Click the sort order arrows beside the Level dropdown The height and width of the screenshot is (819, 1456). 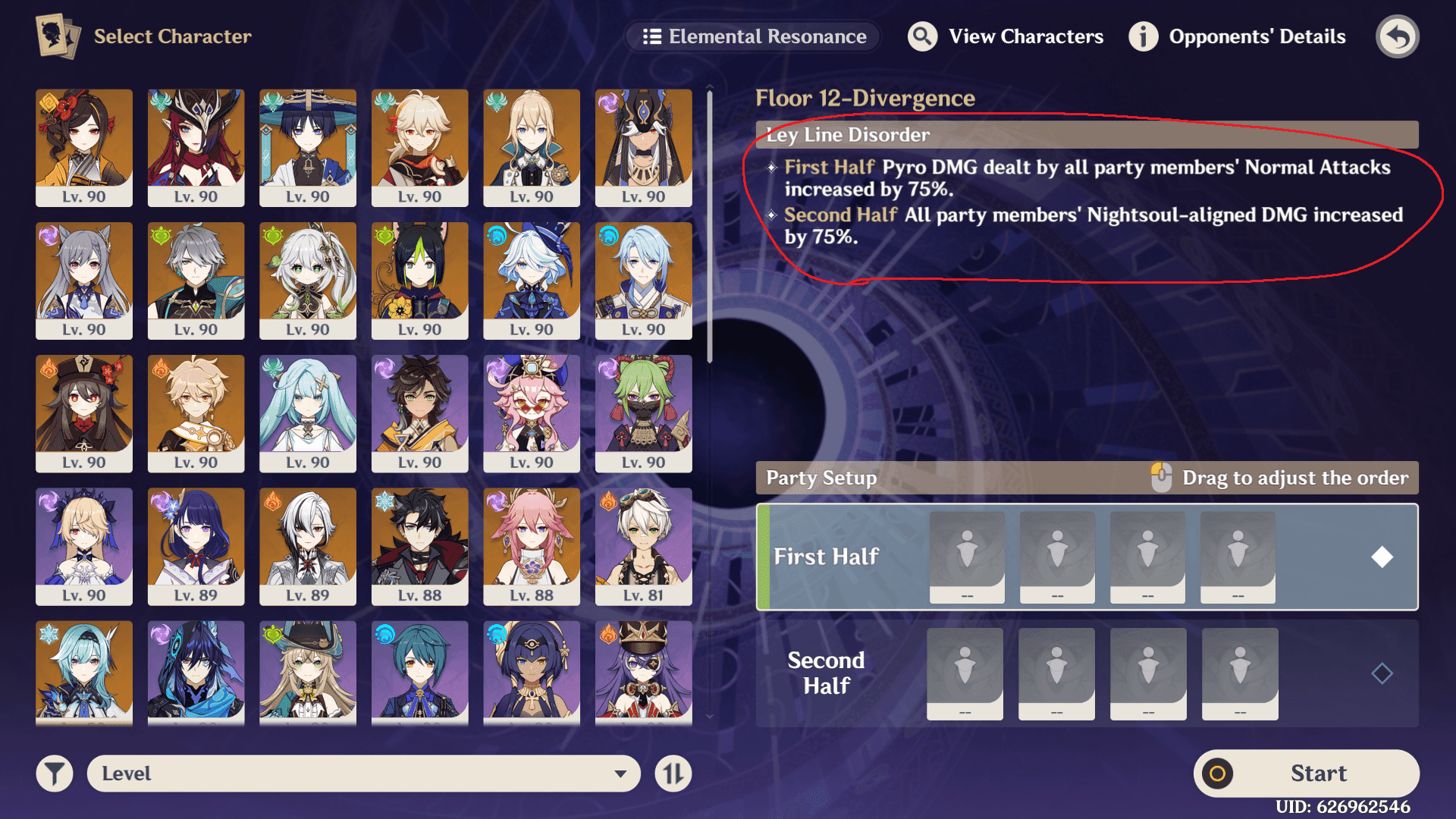673,773
